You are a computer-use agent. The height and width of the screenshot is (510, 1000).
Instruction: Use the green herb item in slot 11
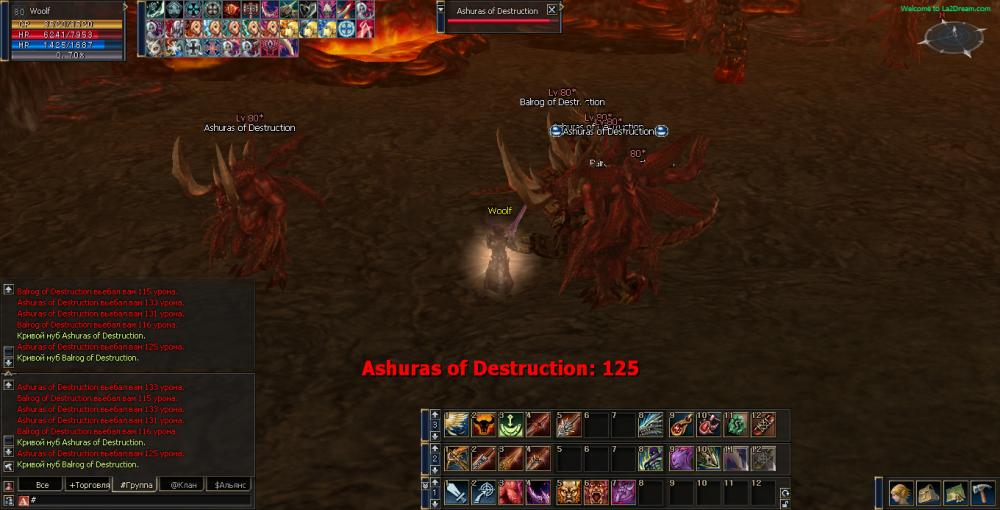(735, 423)
